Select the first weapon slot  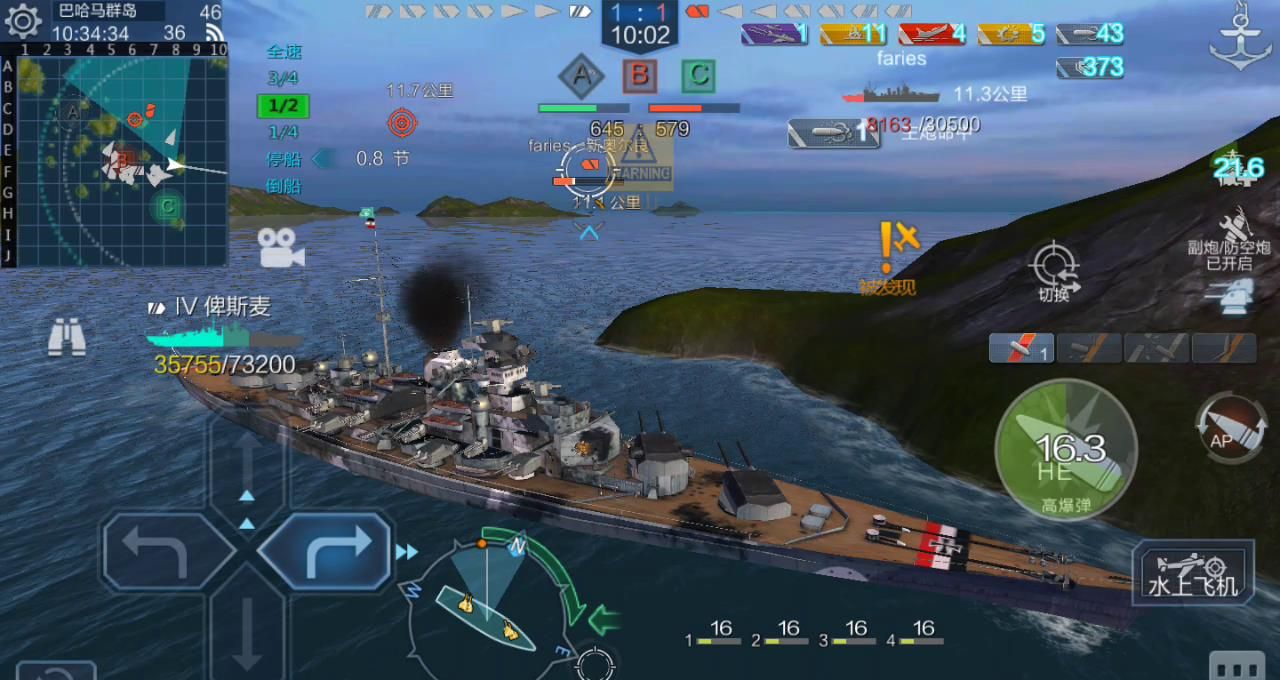1021,348
